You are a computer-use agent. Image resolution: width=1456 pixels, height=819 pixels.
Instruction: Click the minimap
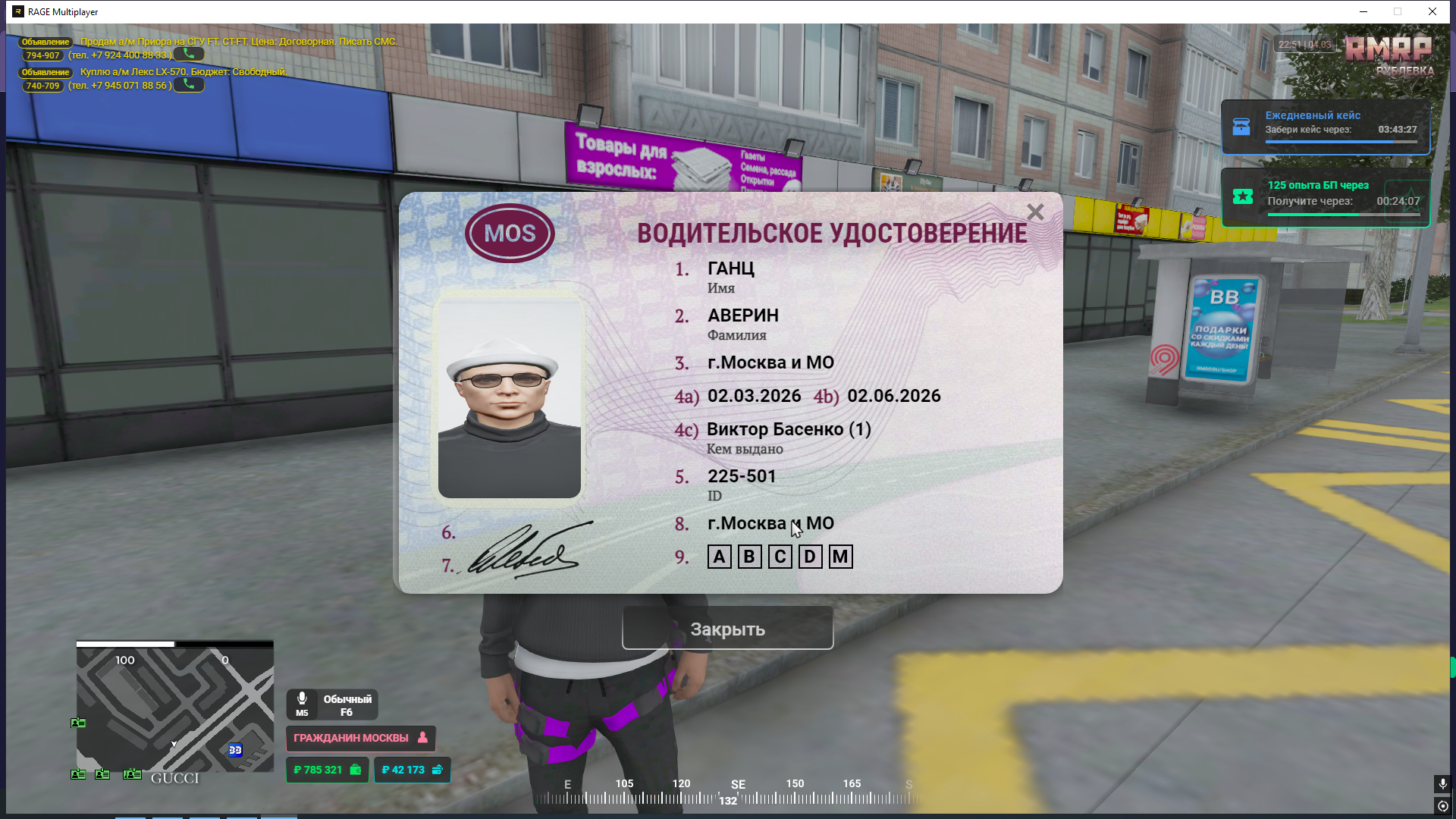[x=174, y=707]
